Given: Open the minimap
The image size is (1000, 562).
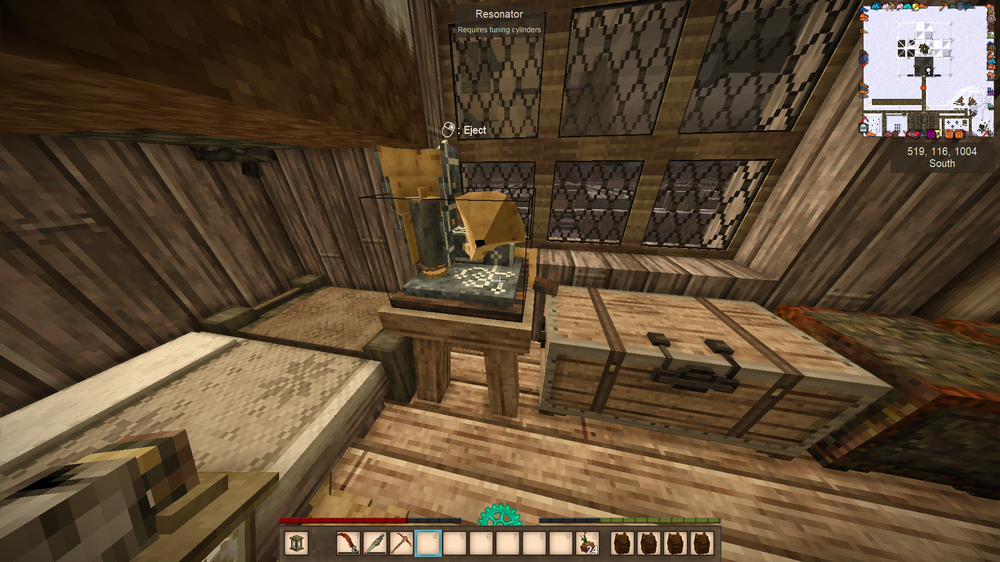Looking at the screenshot, I should click(x=929, y=70).
